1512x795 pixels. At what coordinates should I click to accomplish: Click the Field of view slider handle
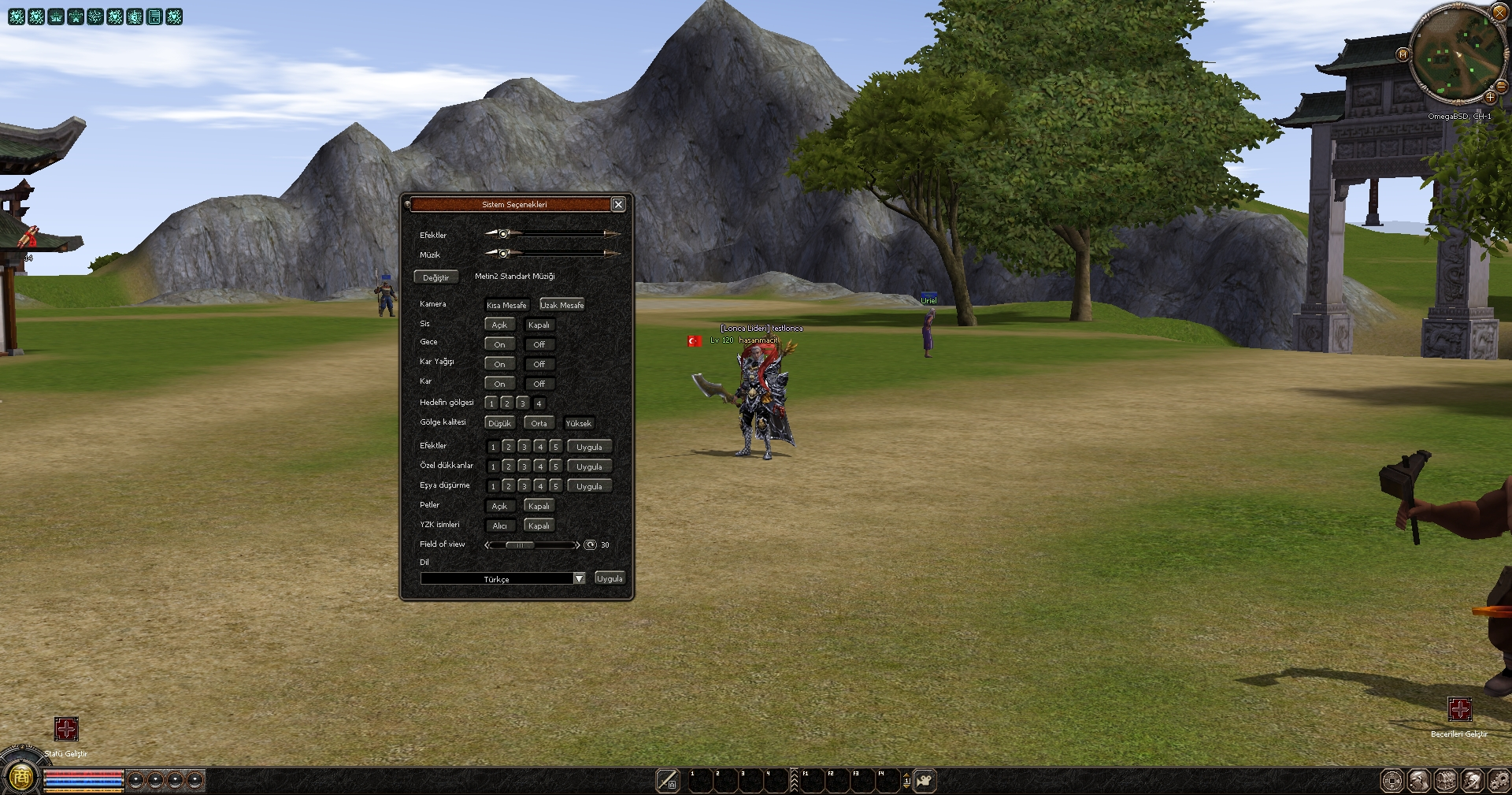(x=520, y=545)
